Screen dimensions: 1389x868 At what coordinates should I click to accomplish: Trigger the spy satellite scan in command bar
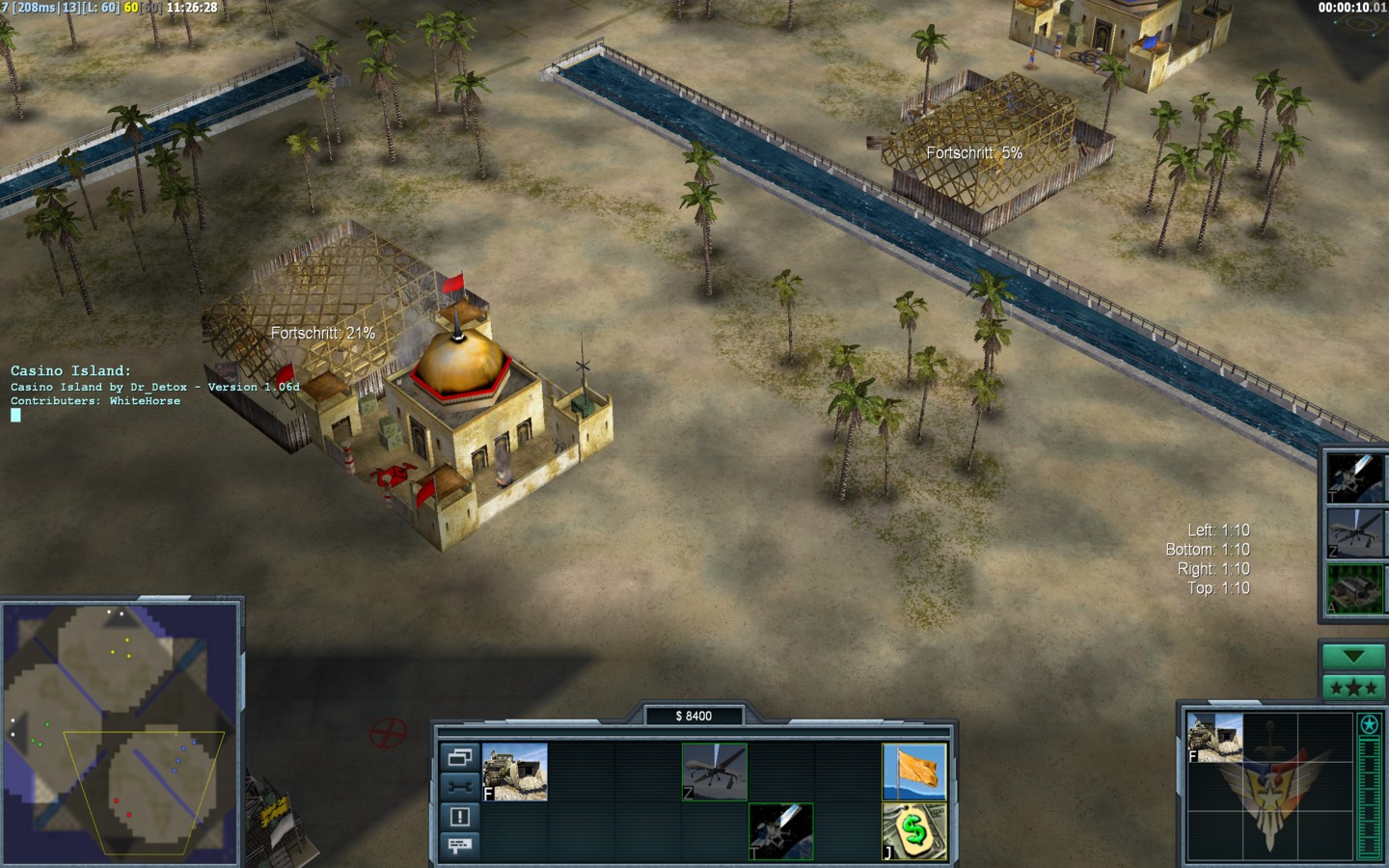click(781, 831)
